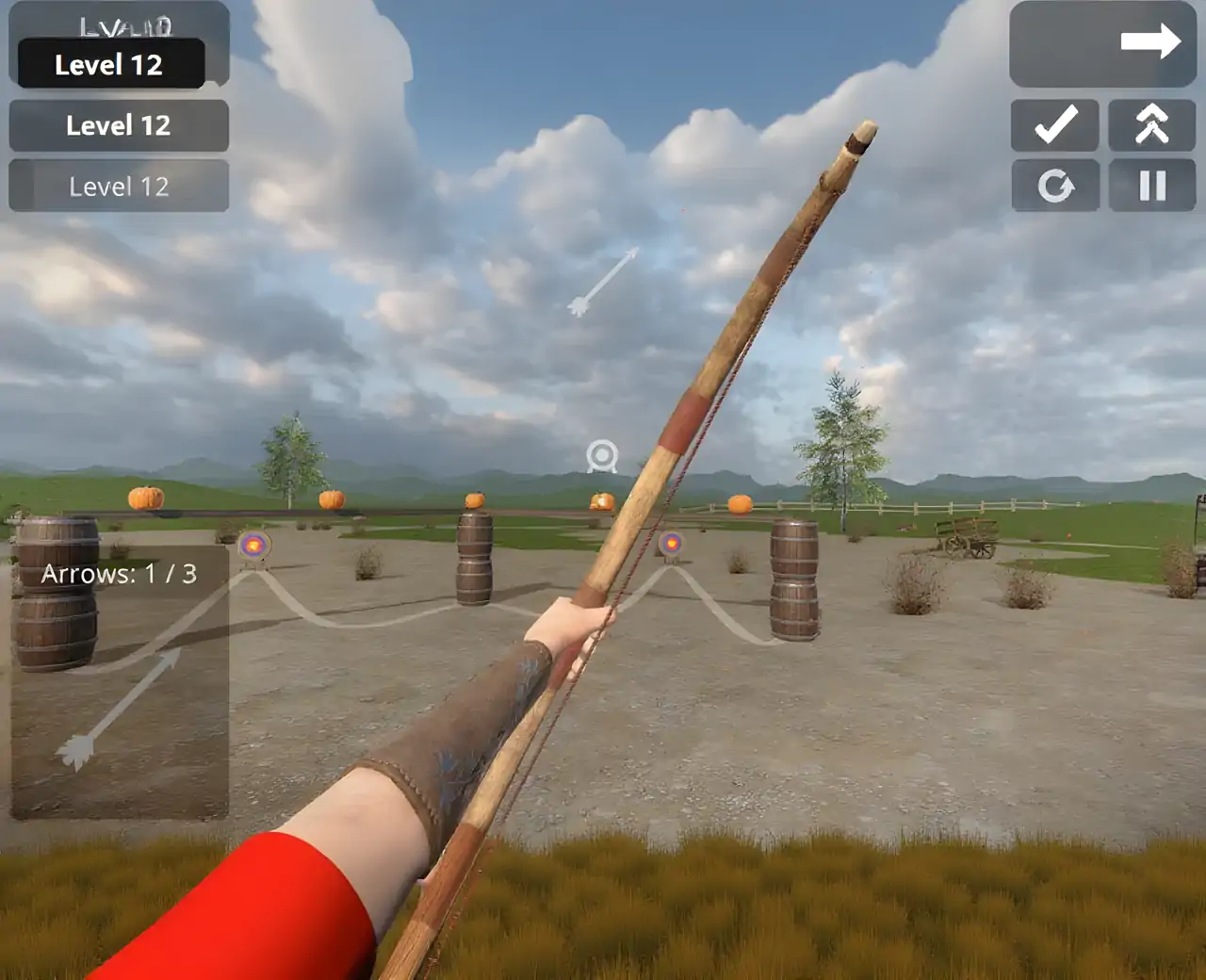Restart the level with the circular arrow
This screenshot has width=1206, height=980.
point(1055,186)
